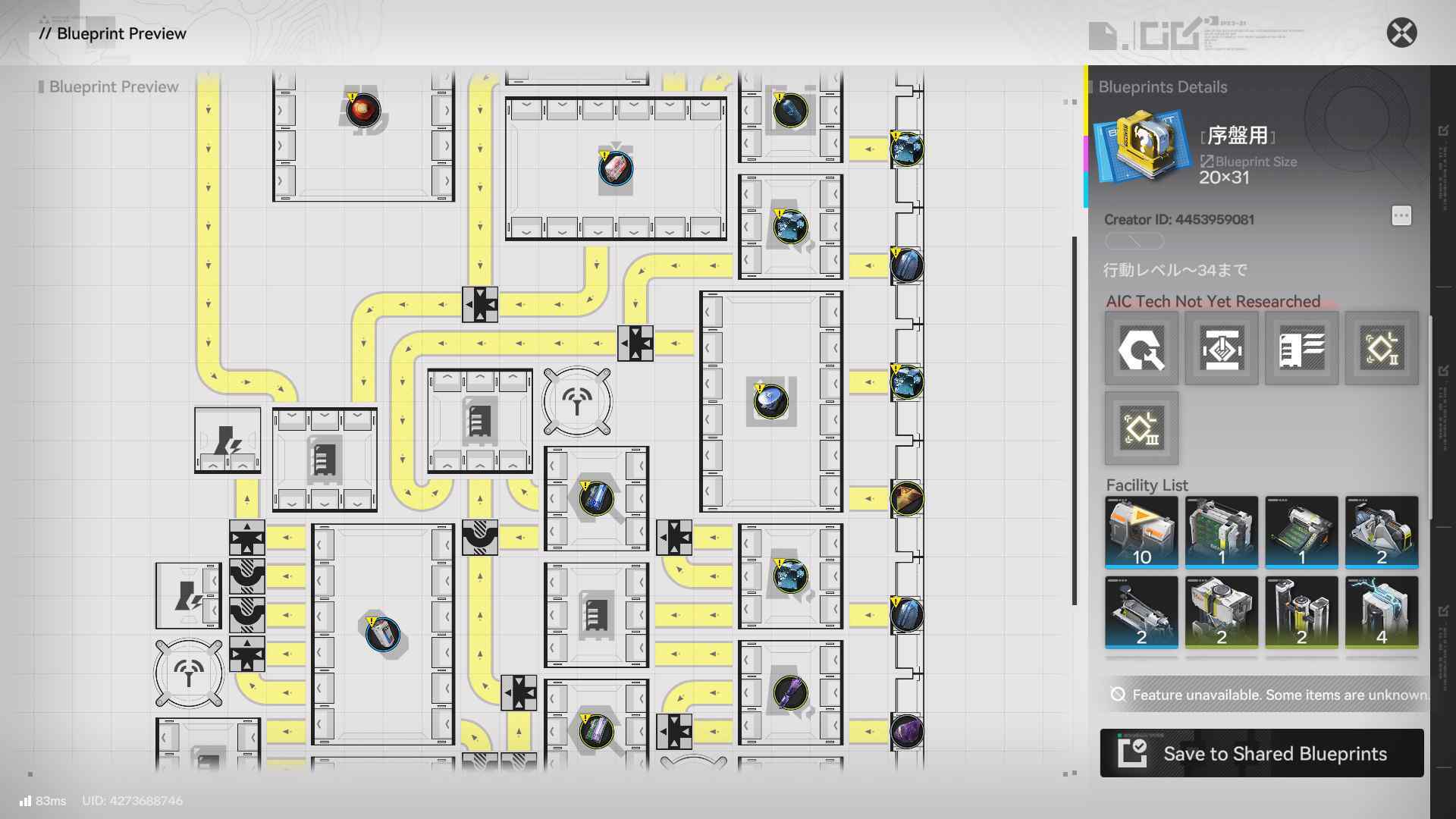
Task: Select the Sorter II tech icon
Action: pyautogui.click(x=1381, y=349)
